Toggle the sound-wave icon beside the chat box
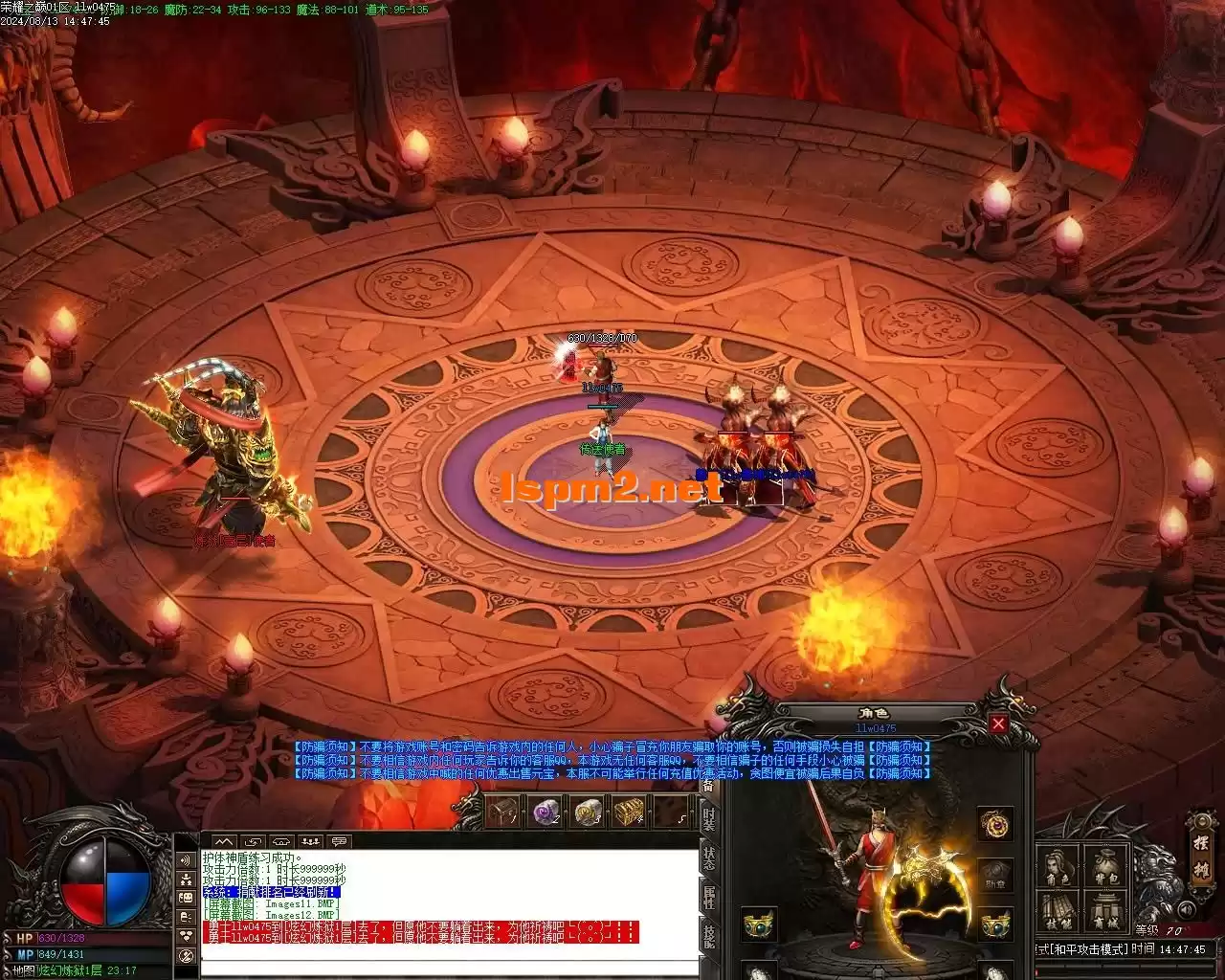1225x980 pixels. pos(187,860)
